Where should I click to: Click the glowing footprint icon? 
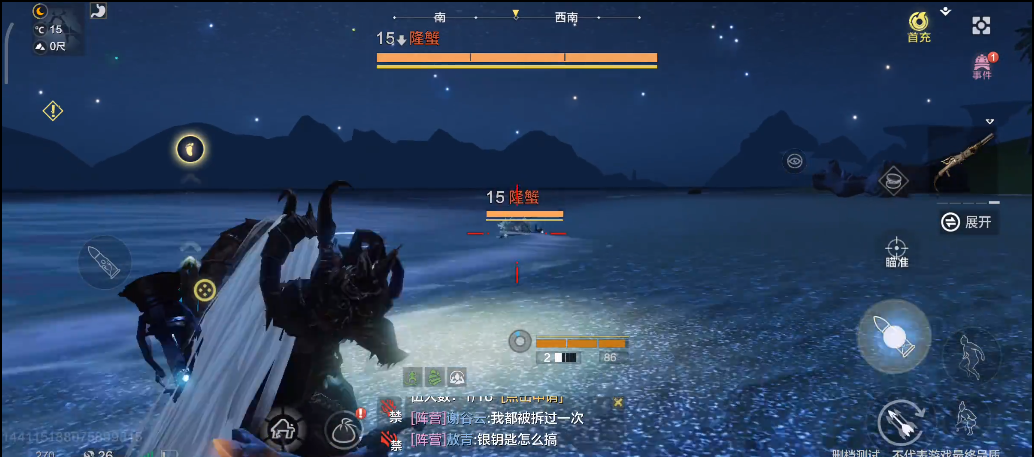point(190,150)
